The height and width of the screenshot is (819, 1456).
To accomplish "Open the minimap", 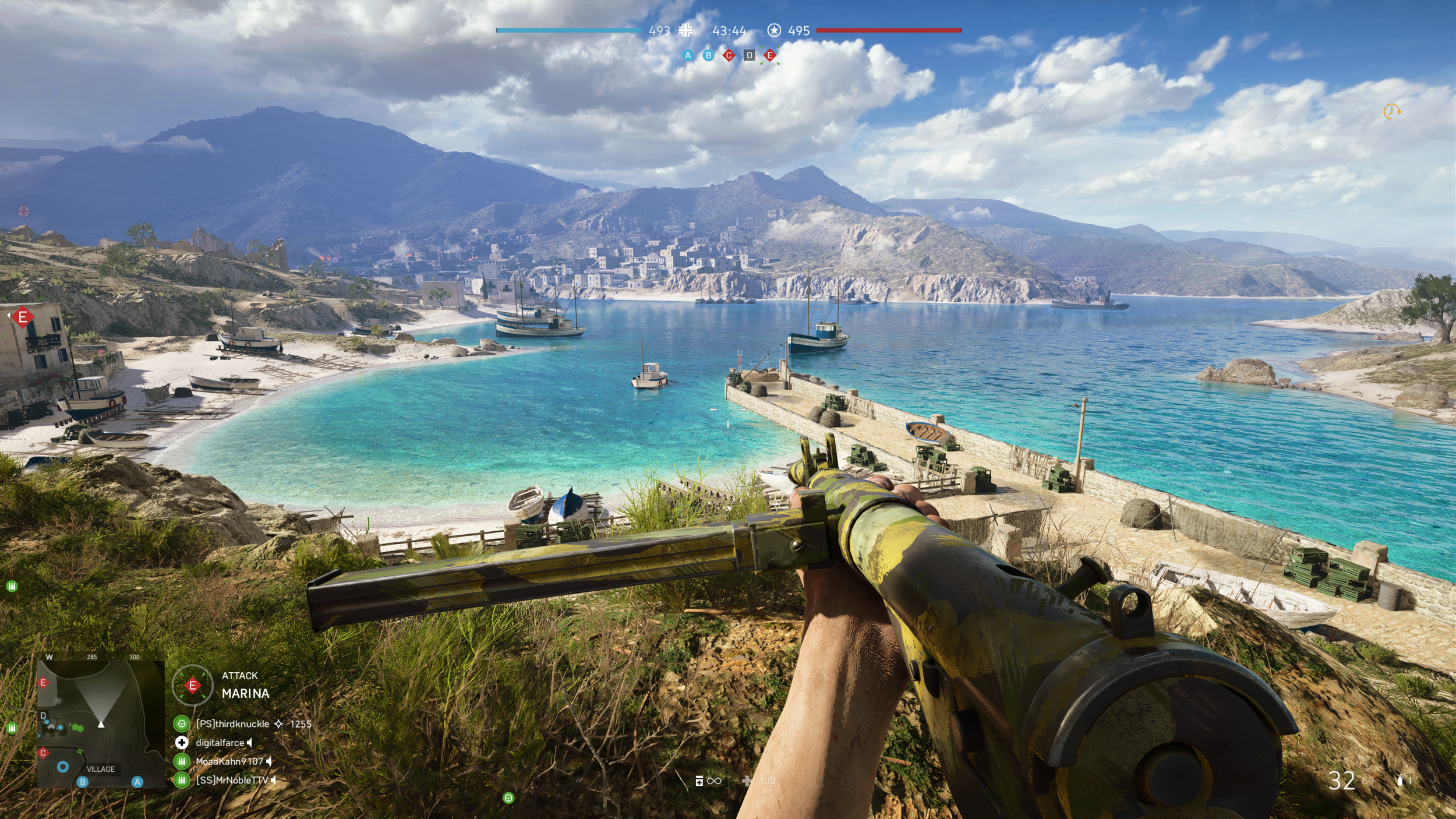I will coord(100,723).
